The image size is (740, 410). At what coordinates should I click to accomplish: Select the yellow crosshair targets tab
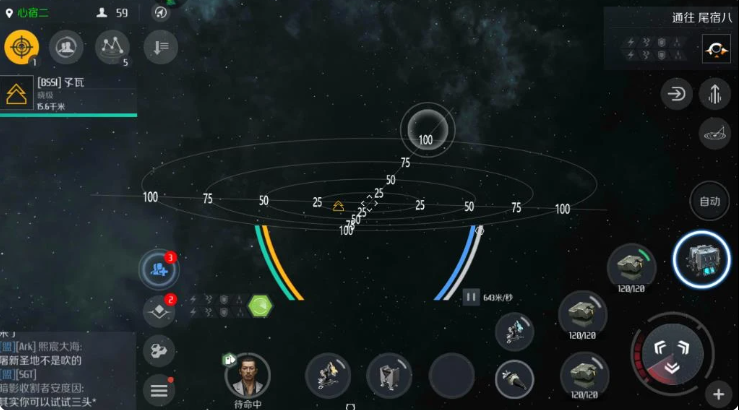[21, 46]
